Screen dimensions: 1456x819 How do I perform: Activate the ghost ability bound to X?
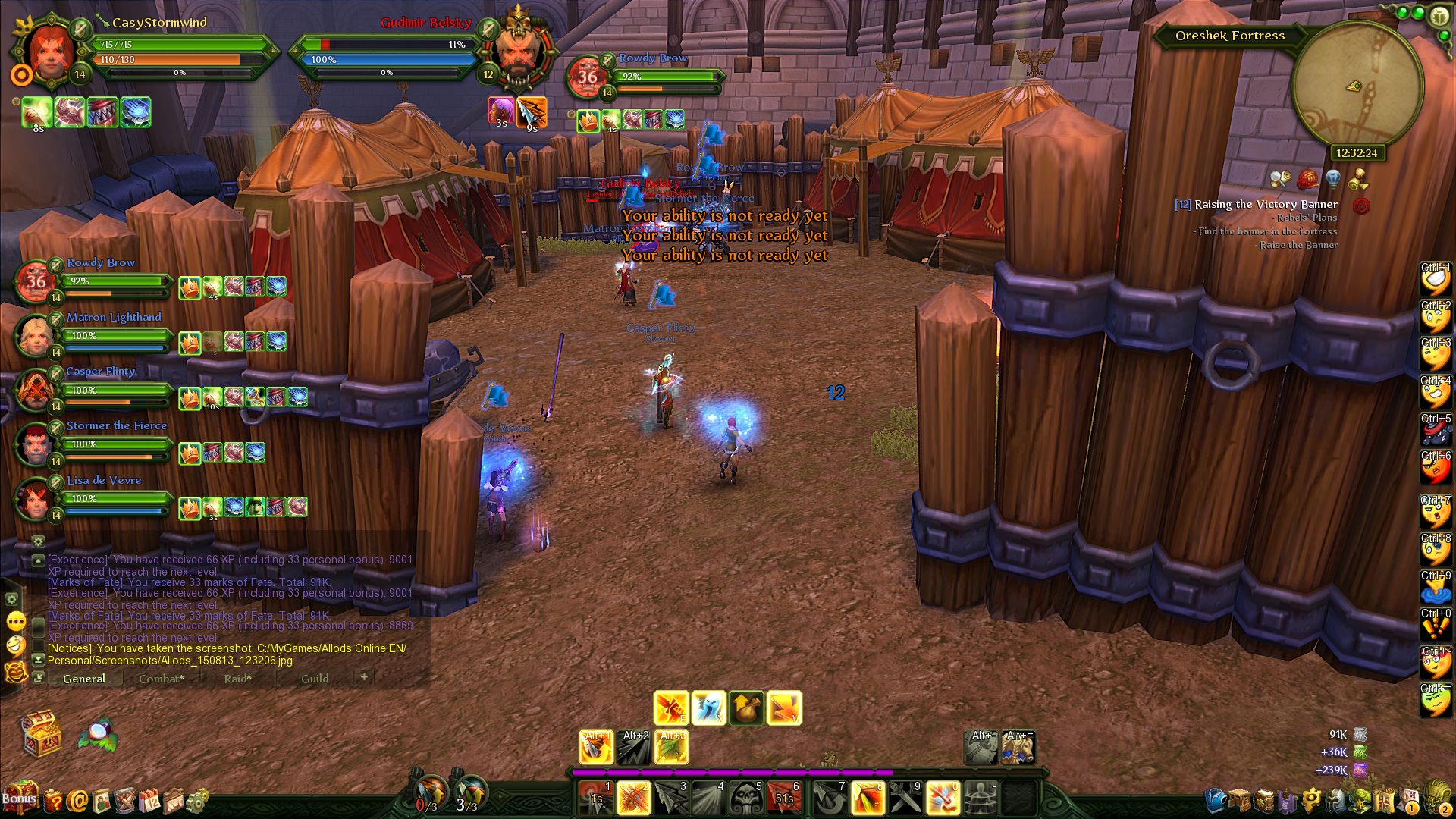click(708, 708)
